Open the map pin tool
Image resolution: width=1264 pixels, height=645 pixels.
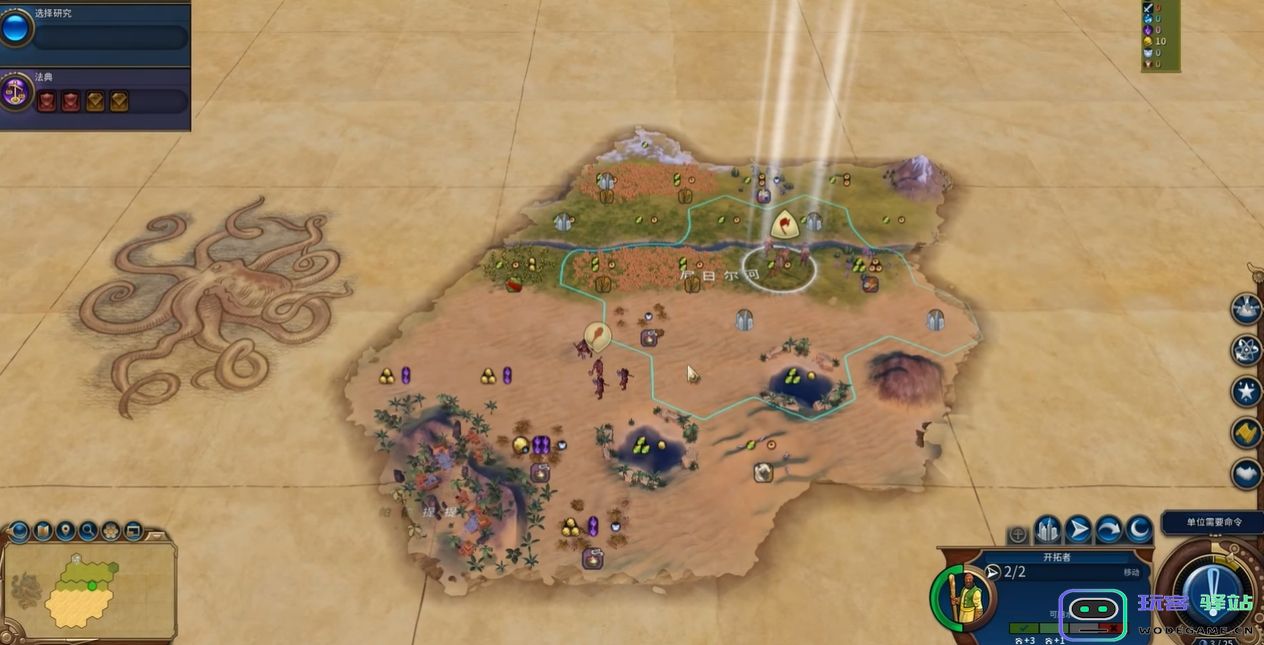tap(66, 530)
